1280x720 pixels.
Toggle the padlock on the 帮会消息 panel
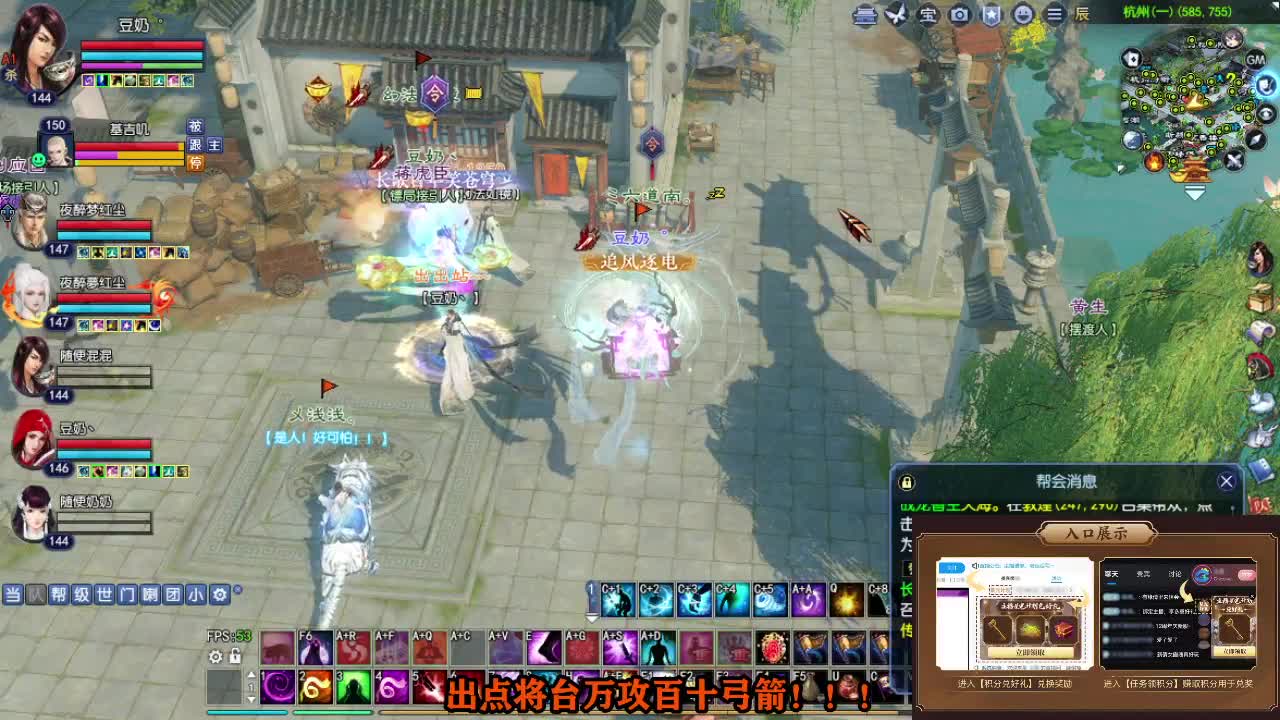pyautogui.click(x=907, y=481)
